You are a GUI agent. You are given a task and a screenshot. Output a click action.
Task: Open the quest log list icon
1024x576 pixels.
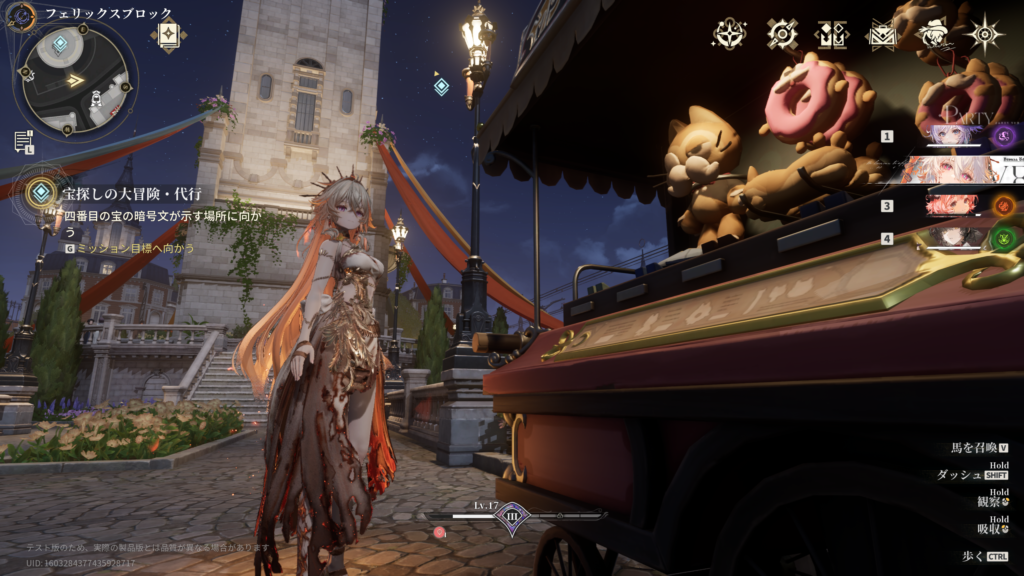coord(23,141)
